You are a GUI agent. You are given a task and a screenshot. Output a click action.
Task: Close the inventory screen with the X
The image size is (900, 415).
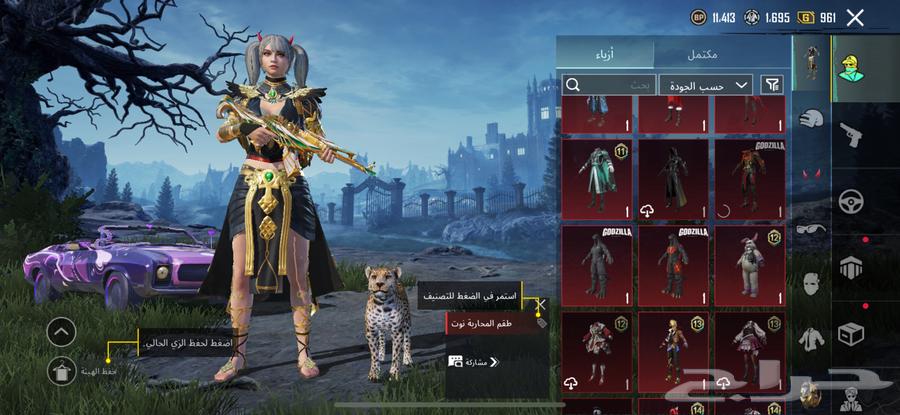coord(855,17)
